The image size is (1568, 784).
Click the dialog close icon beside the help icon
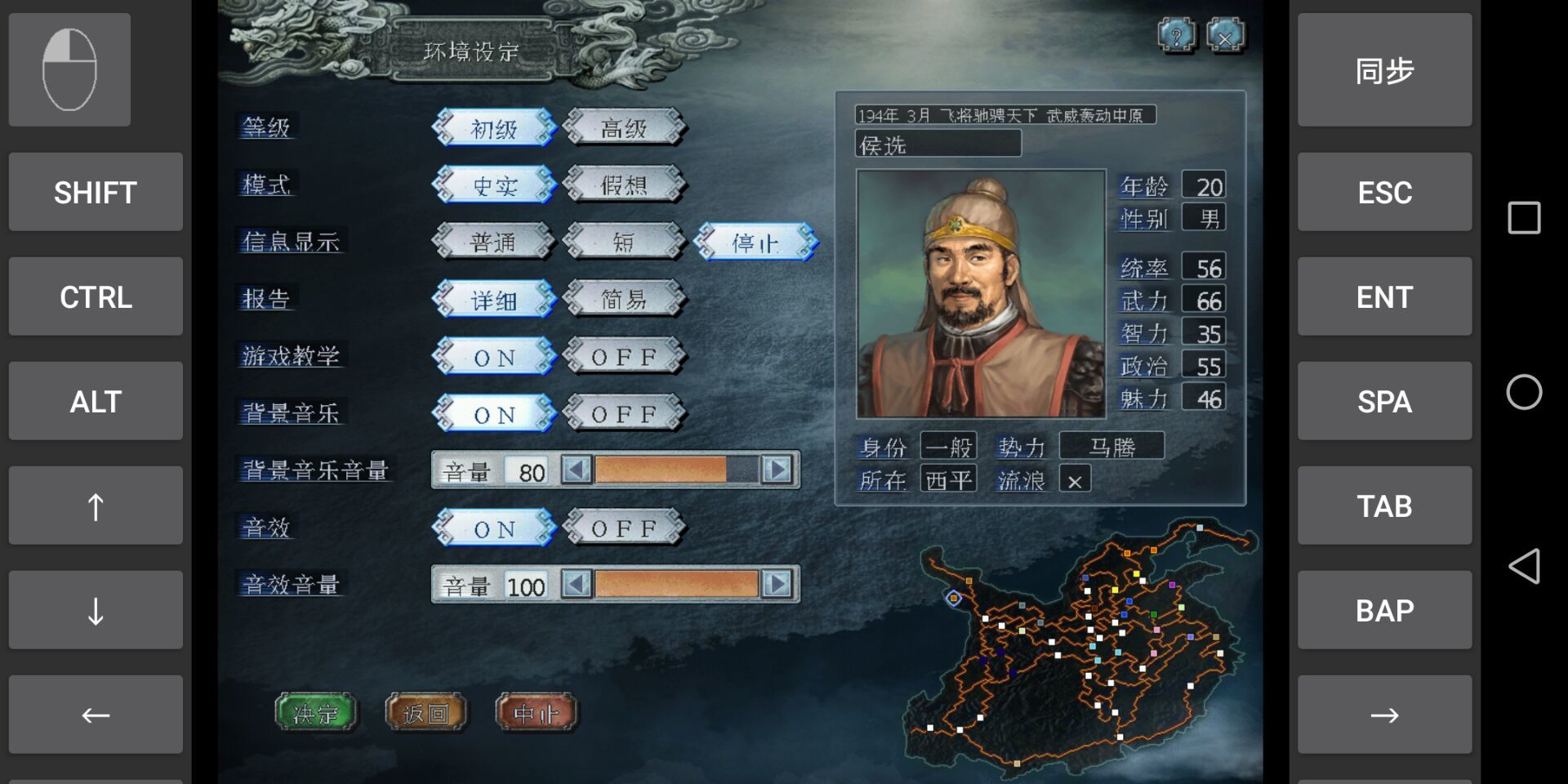1227,34
